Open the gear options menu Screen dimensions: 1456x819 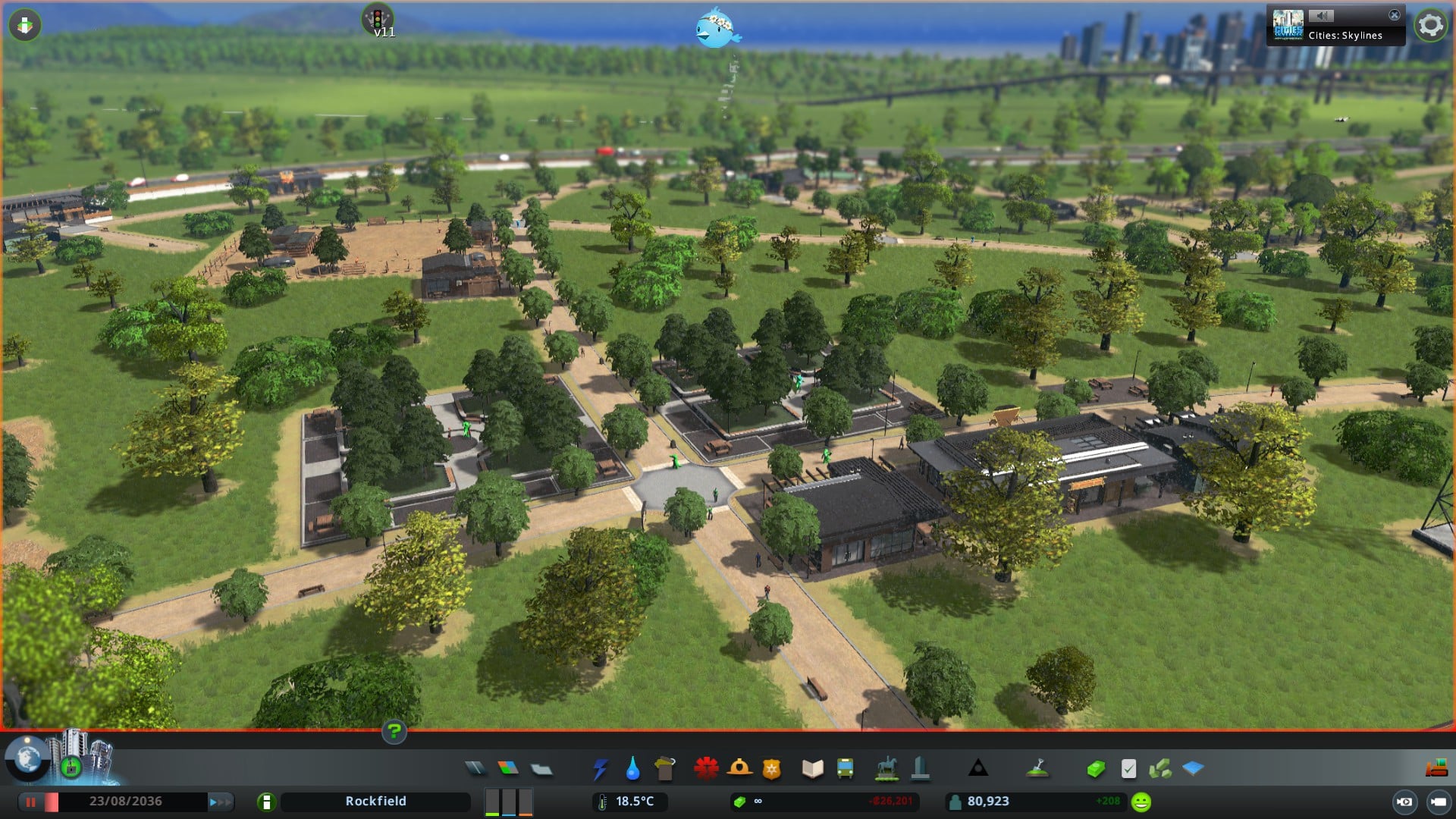point(1430,26)
